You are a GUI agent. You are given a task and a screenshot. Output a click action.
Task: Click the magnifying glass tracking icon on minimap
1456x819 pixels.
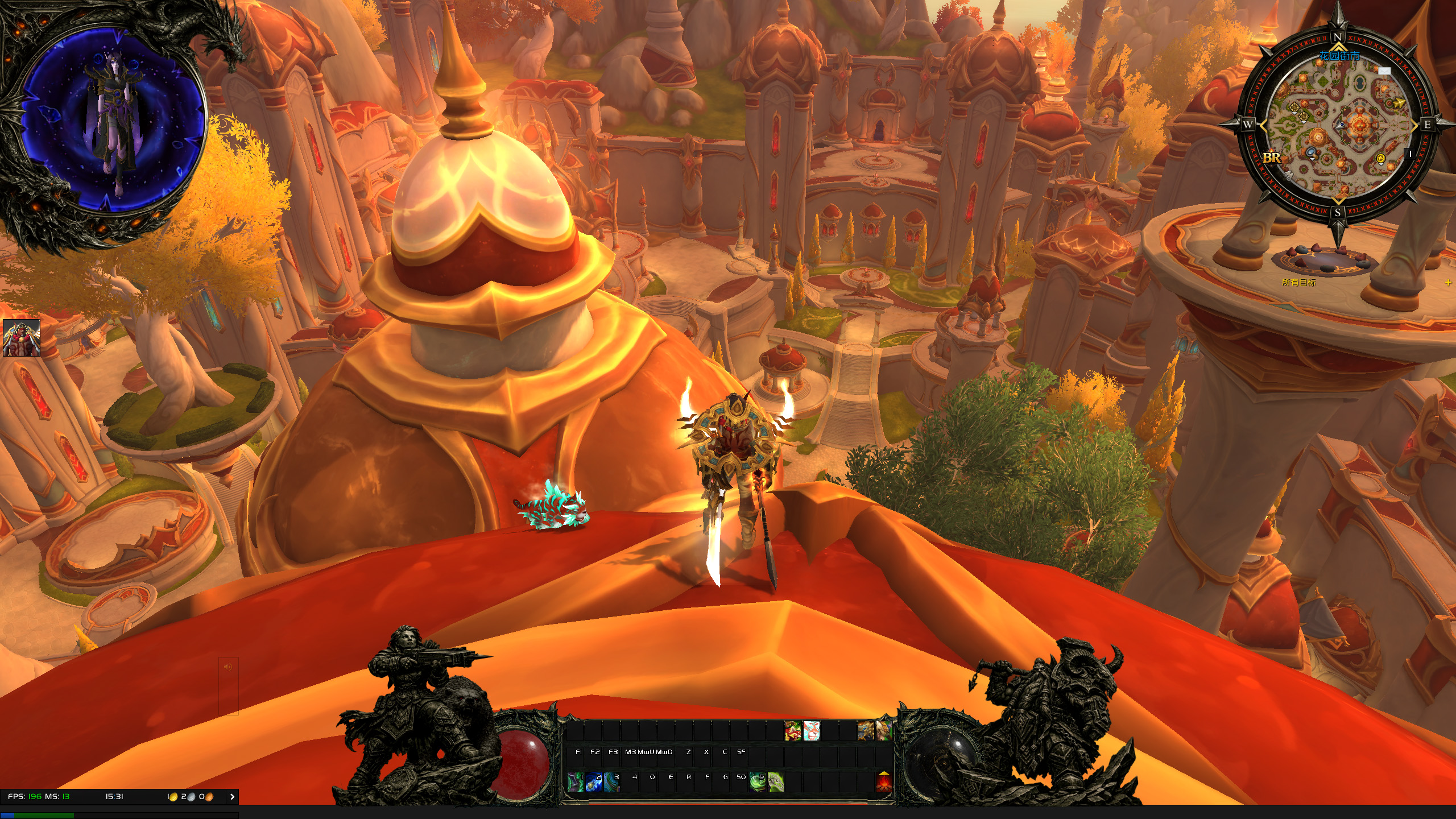(x=1311, y=152)
